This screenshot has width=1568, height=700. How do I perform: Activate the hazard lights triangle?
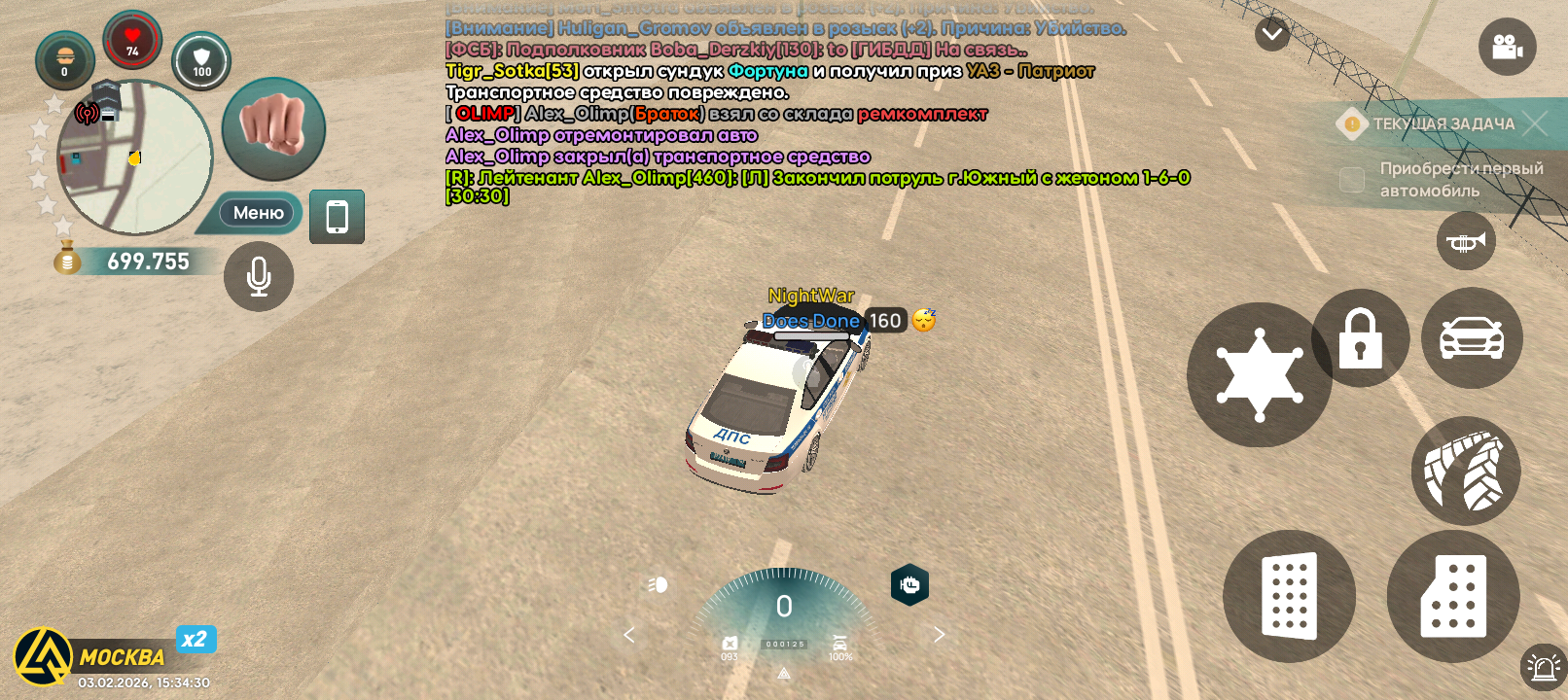point(784,673)
